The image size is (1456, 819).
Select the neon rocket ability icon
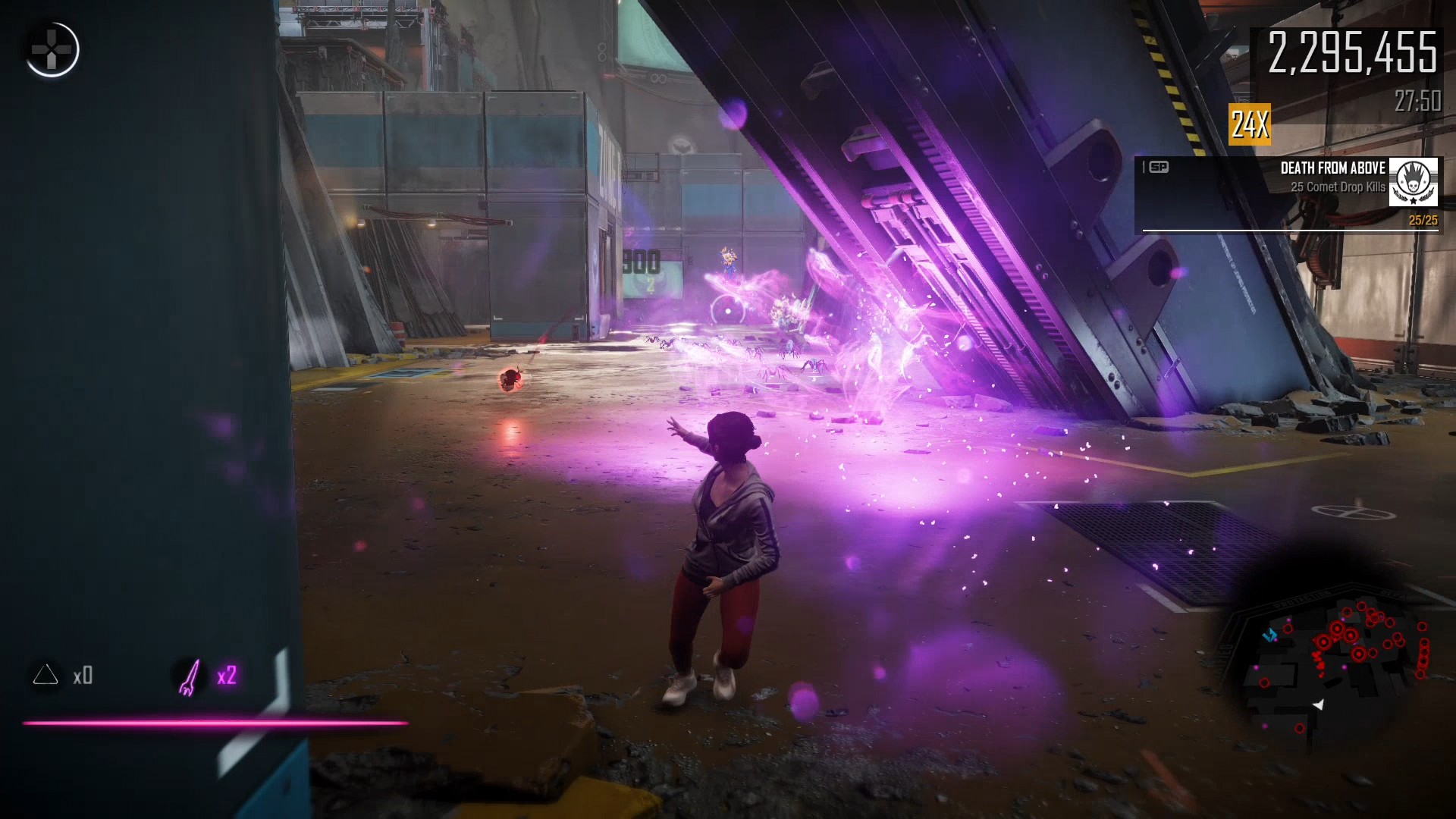(189, 676)
